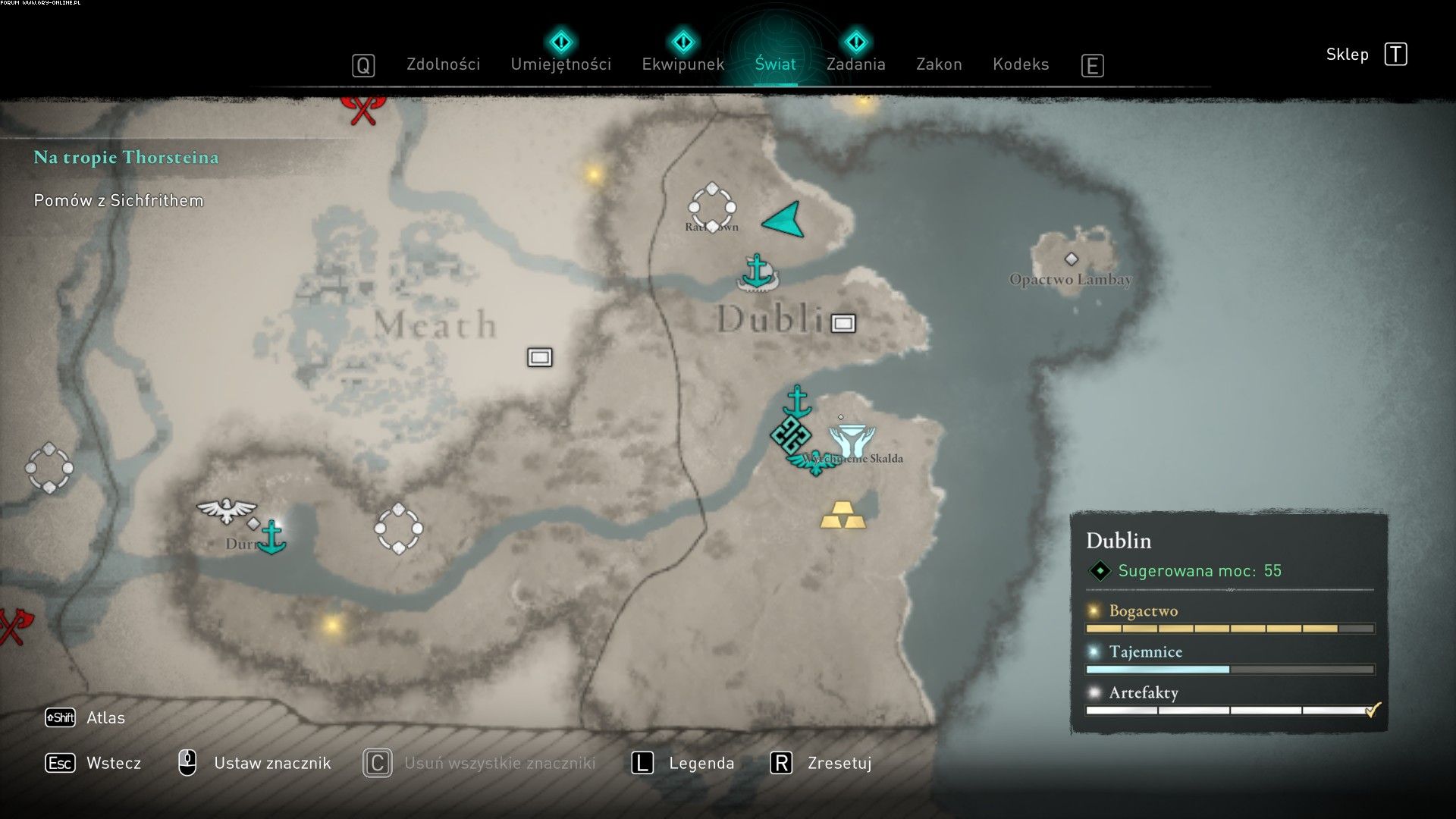Click the white eagle viewpoint near Durrow
This screenshot has height=819, width=1456.
[x=226, y=510]
